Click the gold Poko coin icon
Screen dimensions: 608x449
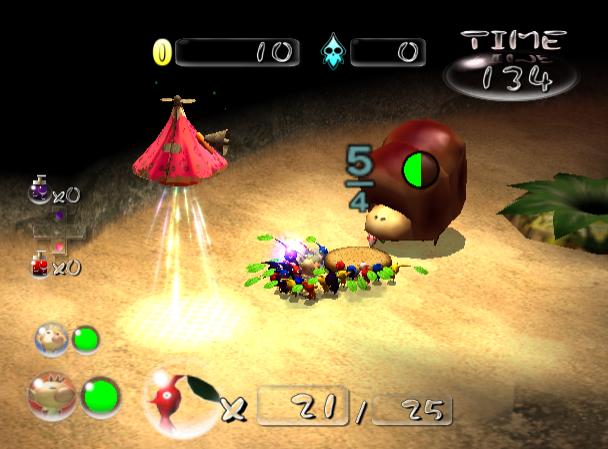coord(162,52)
